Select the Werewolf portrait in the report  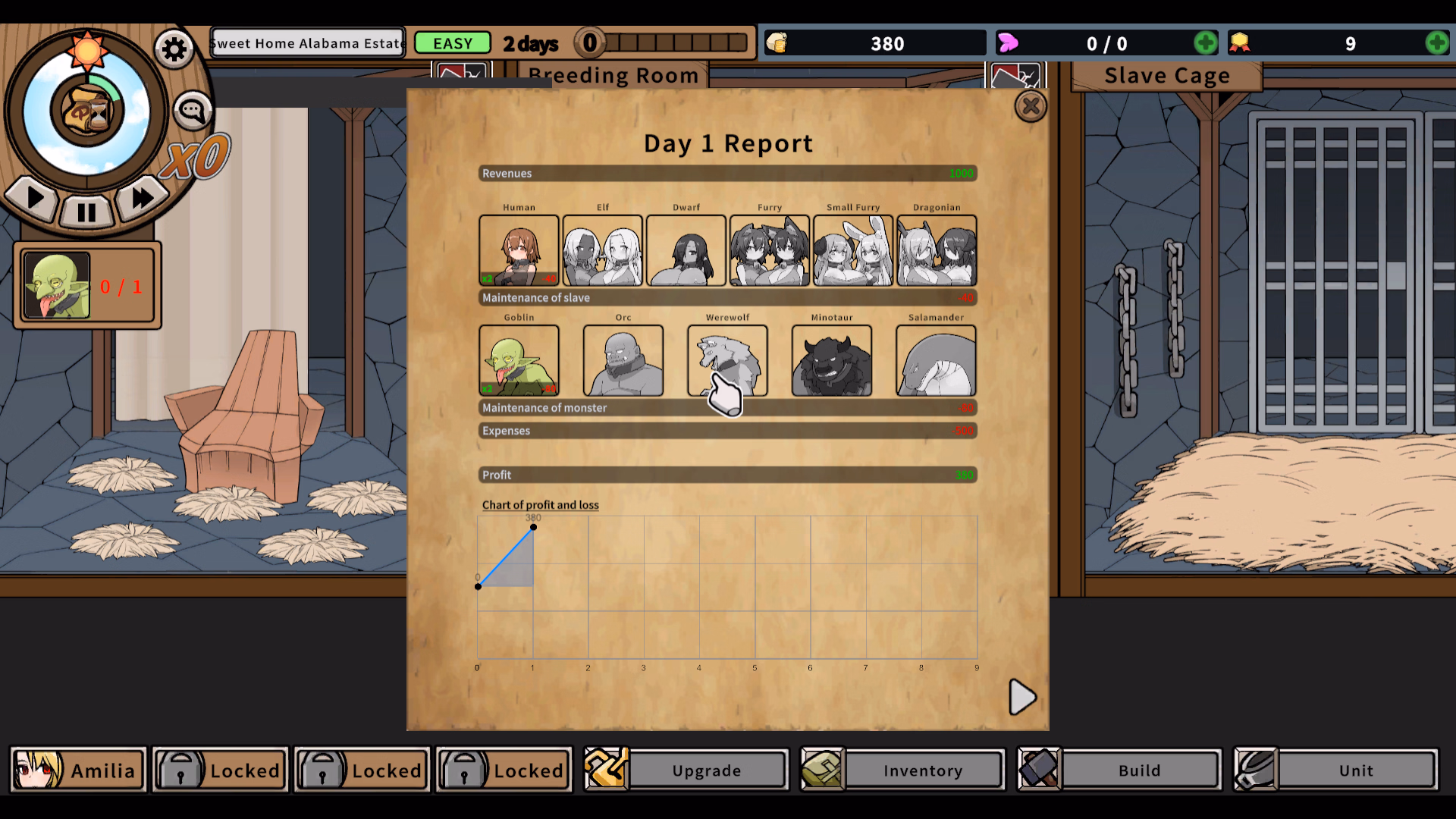727,360
